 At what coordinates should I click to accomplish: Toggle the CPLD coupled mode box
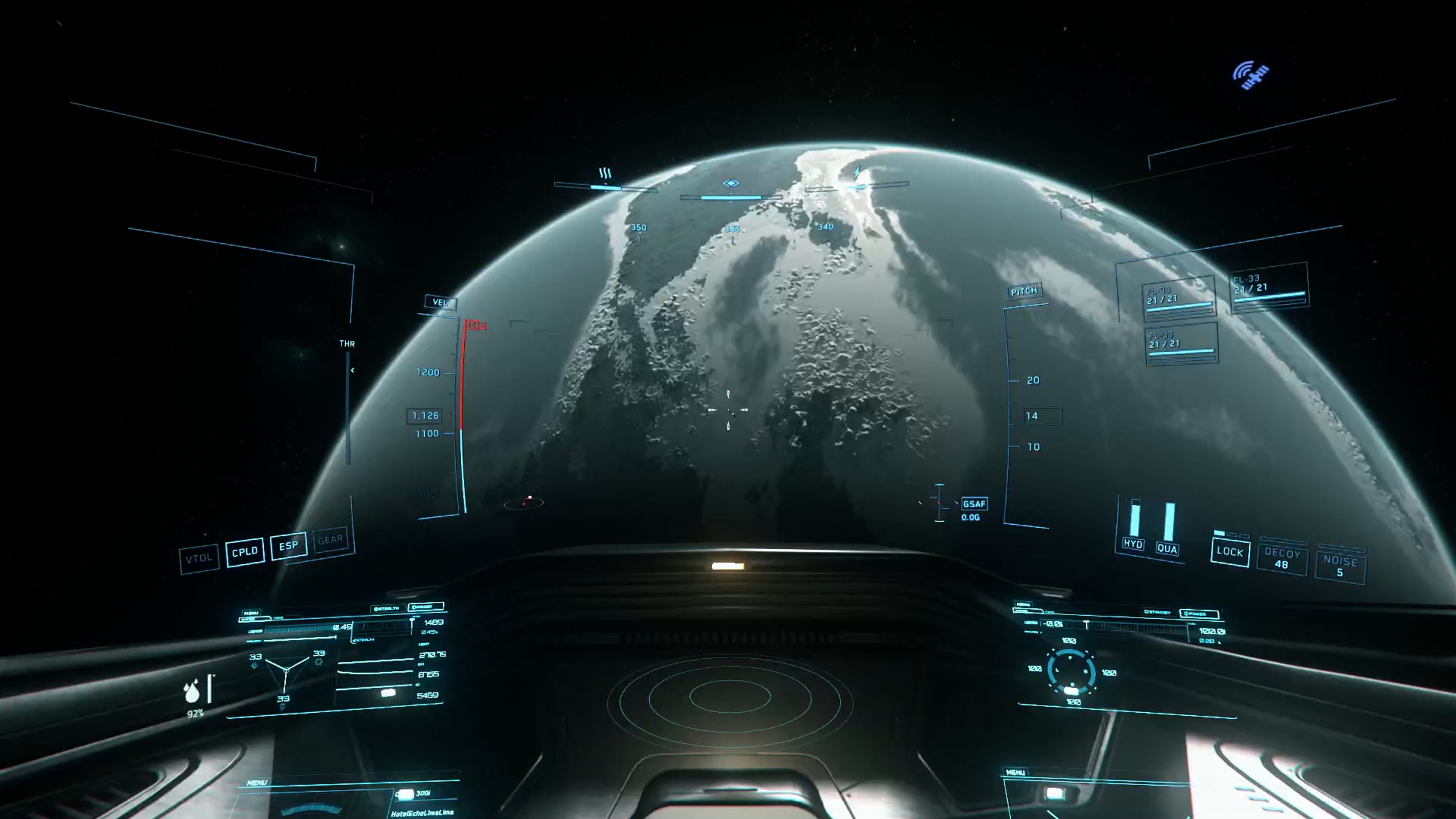click(245, 552)
